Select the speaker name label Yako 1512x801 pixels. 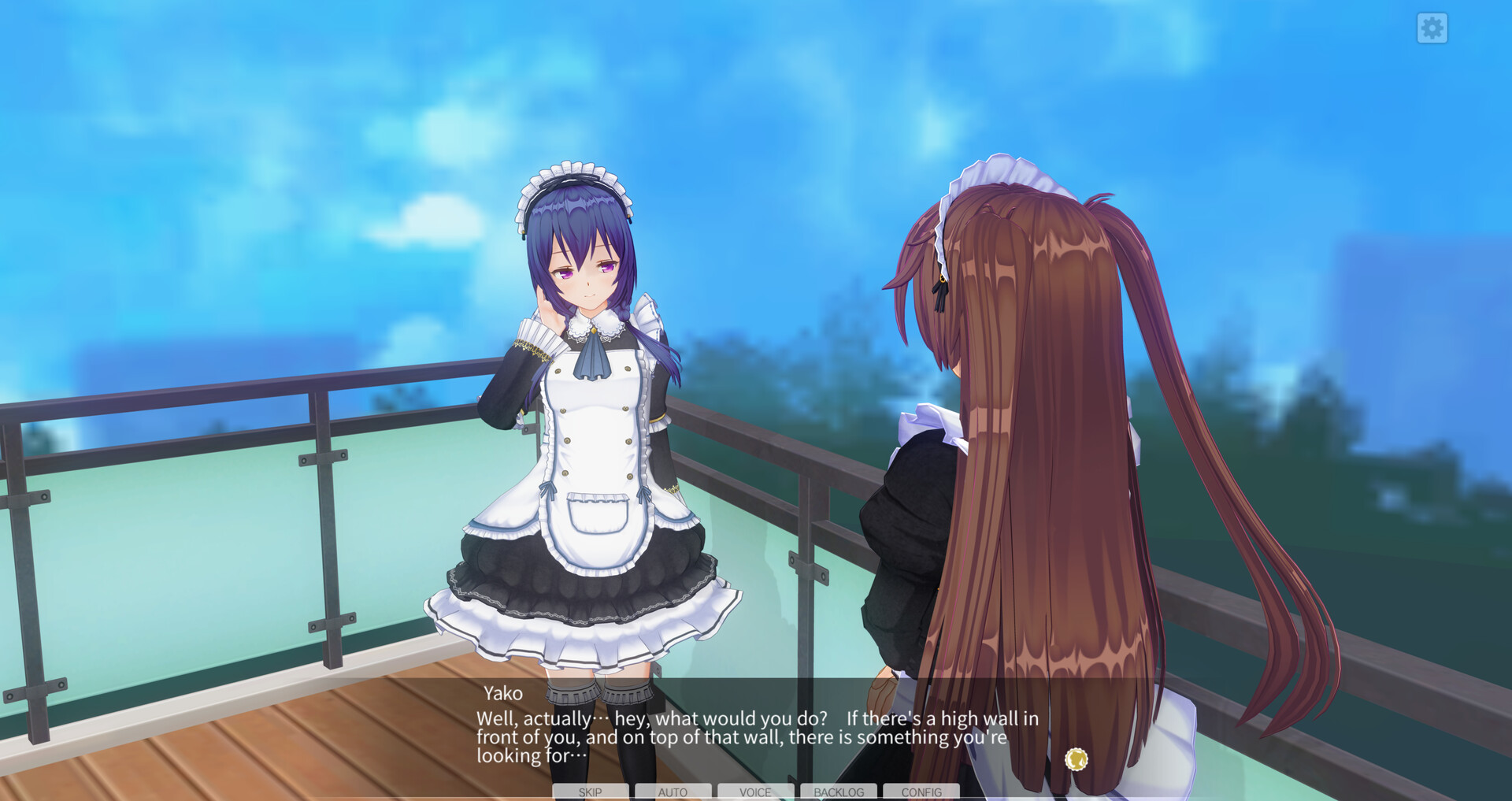pos(502,693)
